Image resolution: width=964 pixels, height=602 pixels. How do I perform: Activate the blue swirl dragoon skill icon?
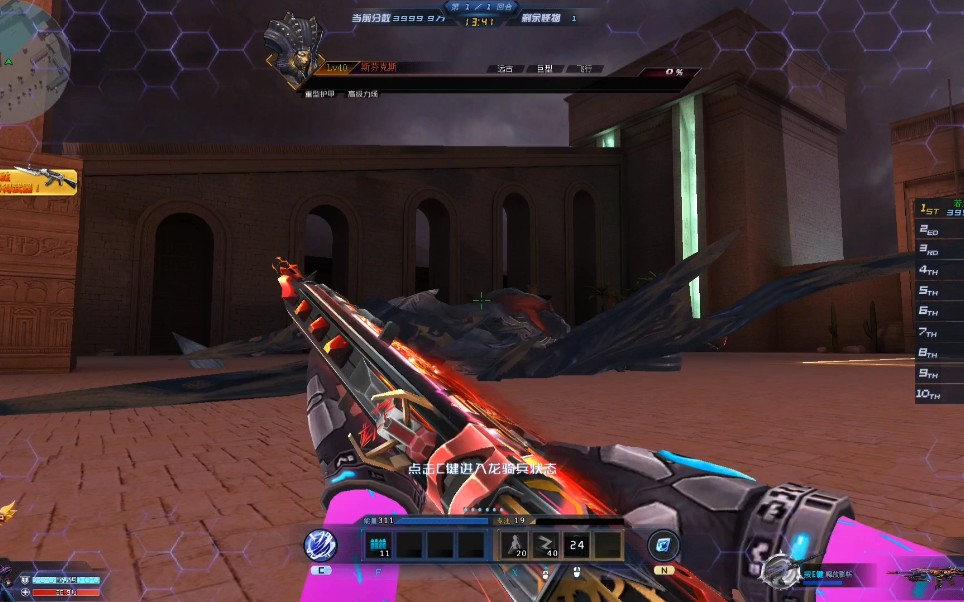tap(320, 545)
